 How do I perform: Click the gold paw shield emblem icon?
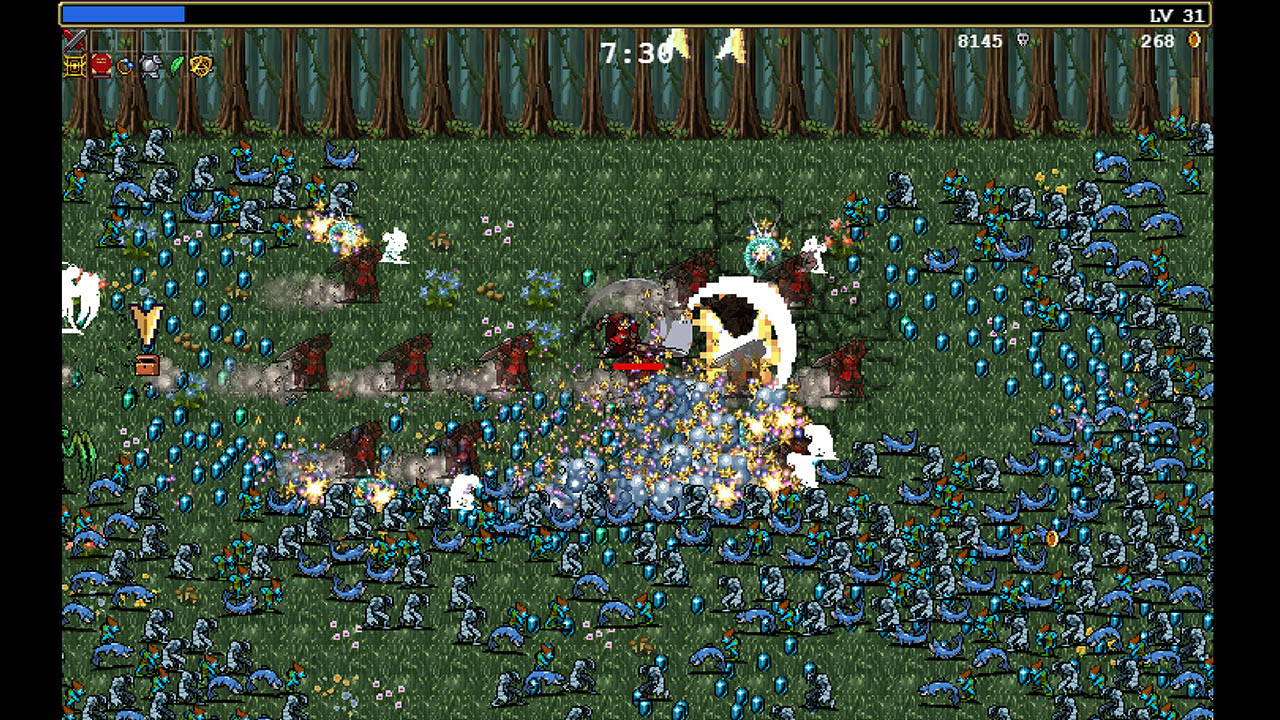pyautogui.click(x=203, y=67)
